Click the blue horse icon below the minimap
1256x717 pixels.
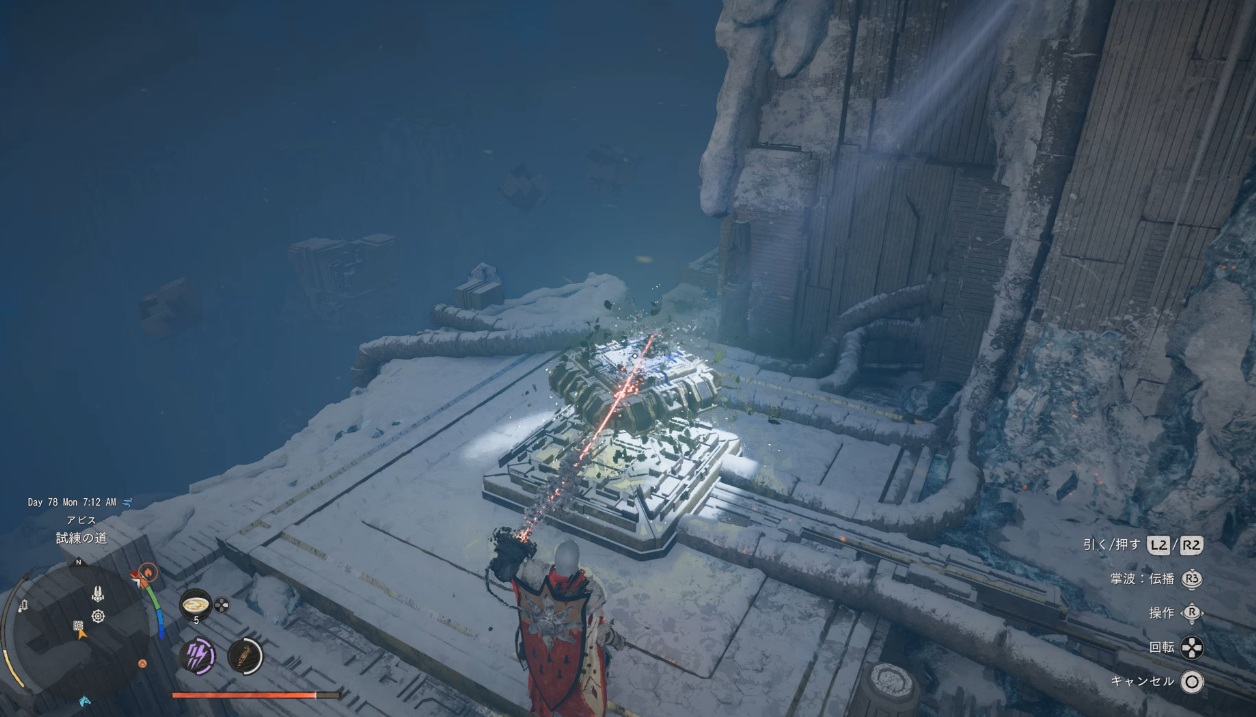(x=82, y=700)
